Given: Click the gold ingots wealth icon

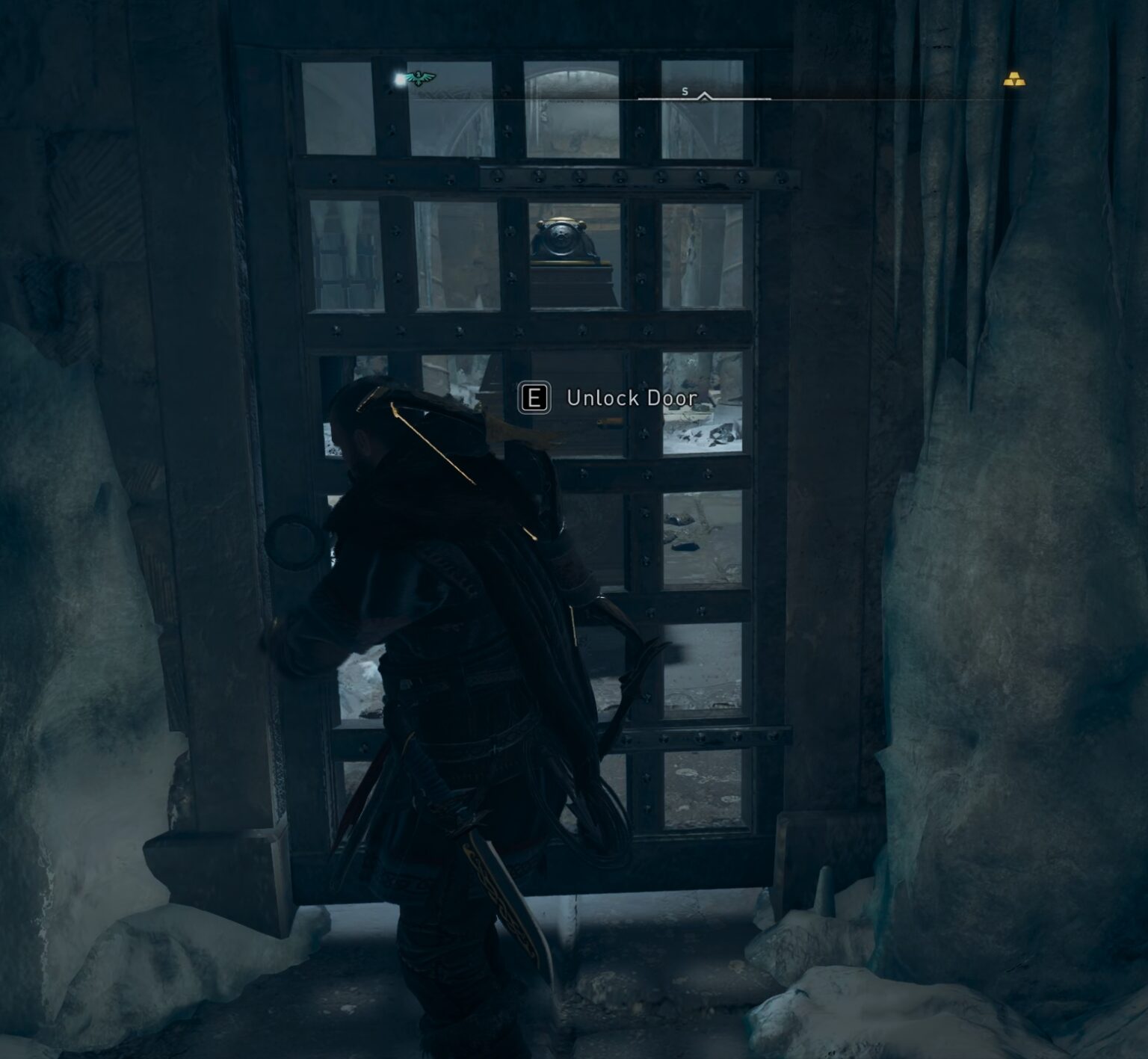Looking at the screenshot, I should pyautogui.click(x=1013, y=78).
